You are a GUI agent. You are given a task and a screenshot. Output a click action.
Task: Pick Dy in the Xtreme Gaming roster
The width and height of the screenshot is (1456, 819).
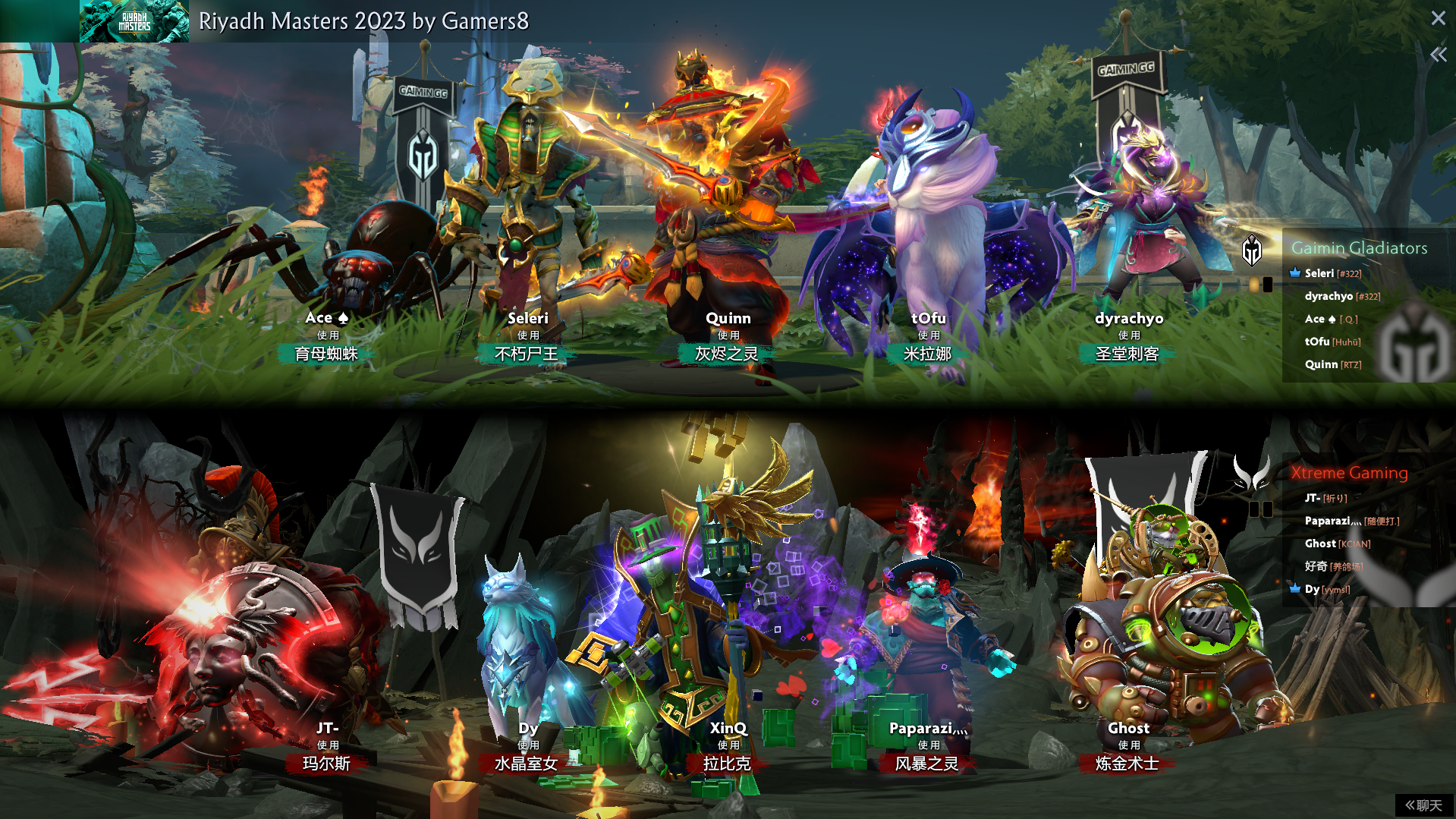[x=1312, y=589]
